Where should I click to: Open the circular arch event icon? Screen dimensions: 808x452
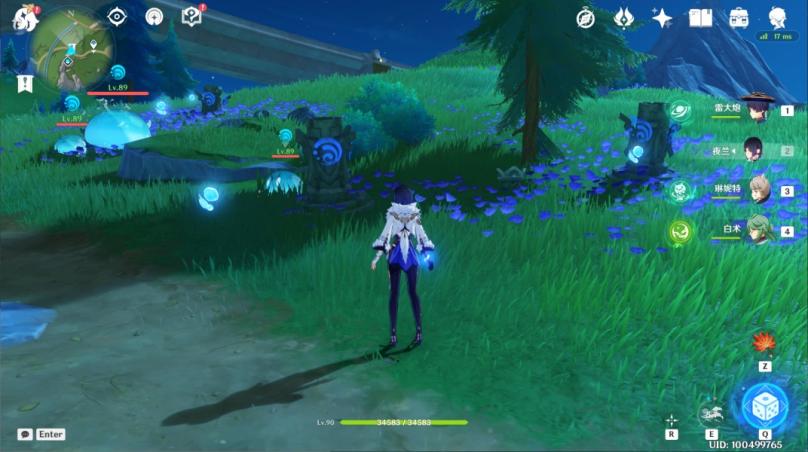(x=154, y=16)
